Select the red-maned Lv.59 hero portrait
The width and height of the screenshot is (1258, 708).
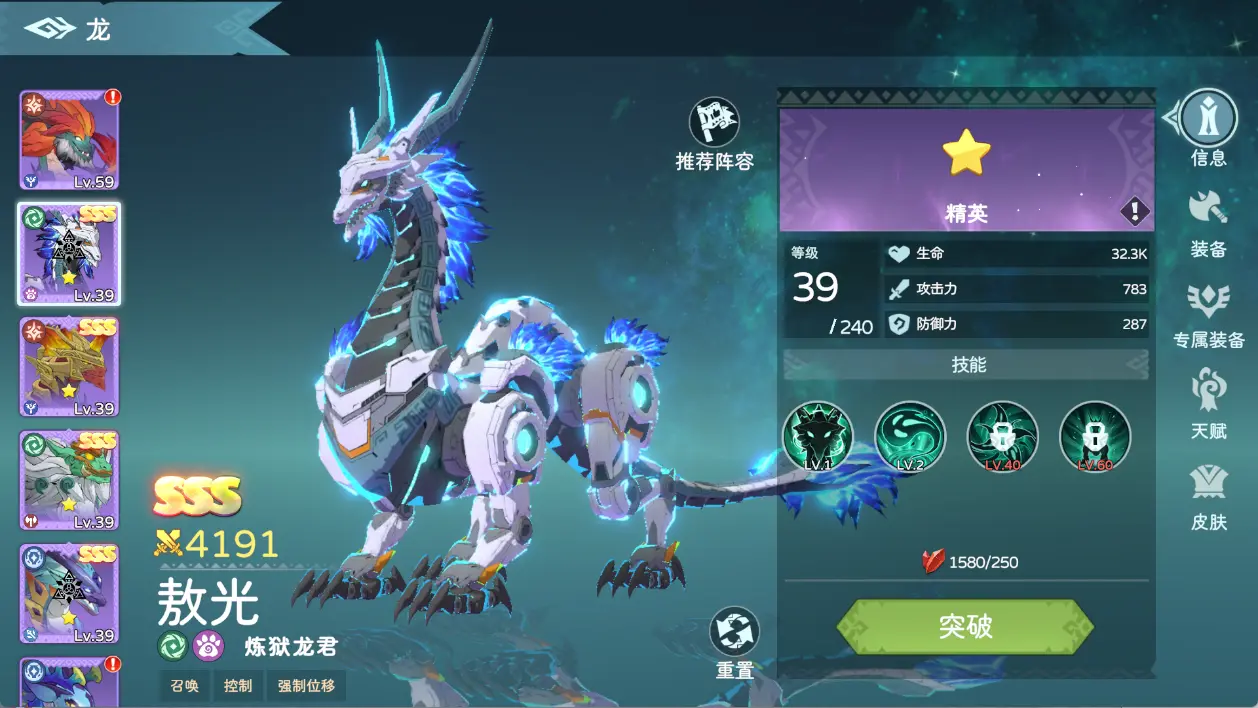[x=69, y=140]
